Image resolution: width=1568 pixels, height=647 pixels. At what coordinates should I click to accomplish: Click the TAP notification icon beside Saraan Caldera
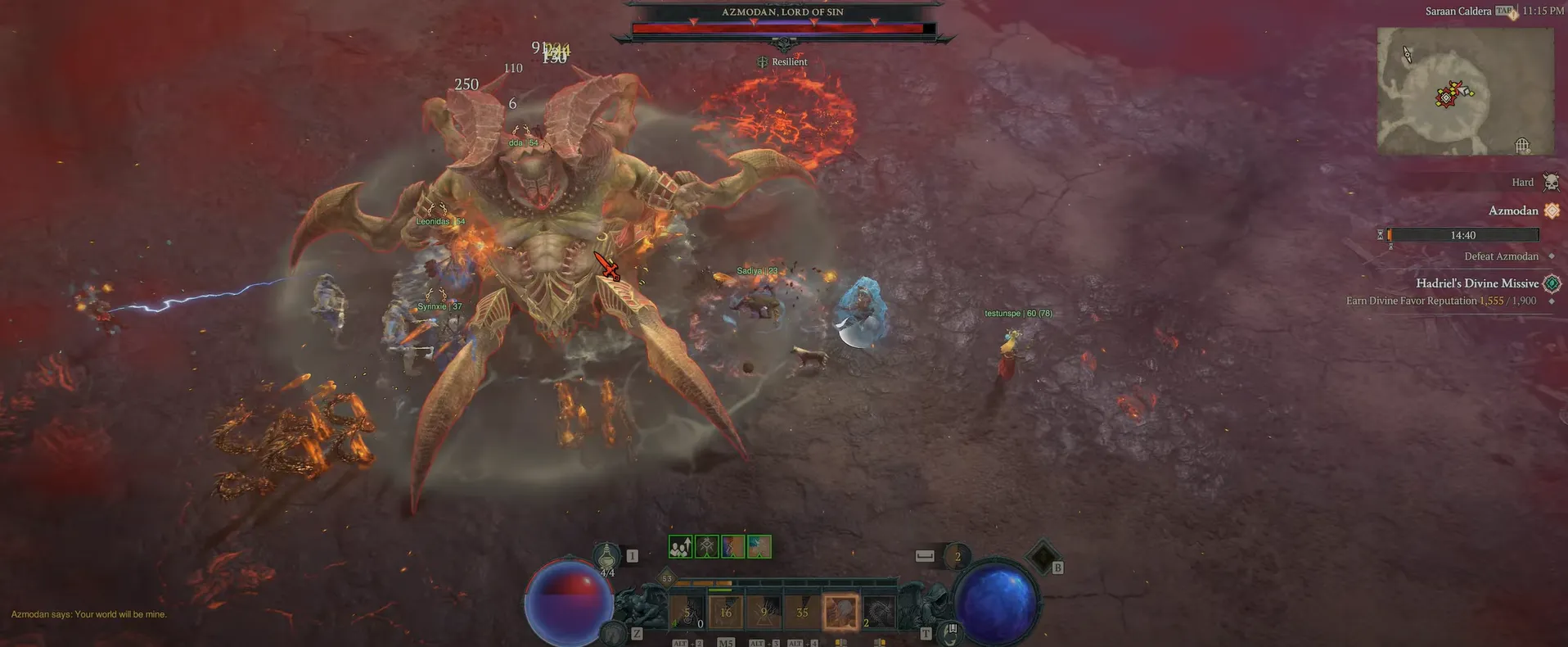(x=1504, y=11)
